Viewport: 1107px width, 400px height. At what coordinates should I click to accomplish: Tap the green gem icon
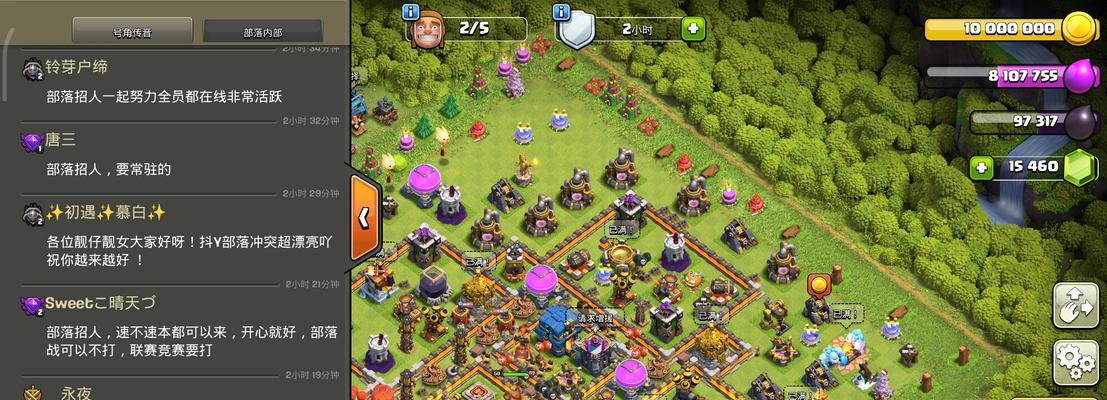(x=1079, y=167)
